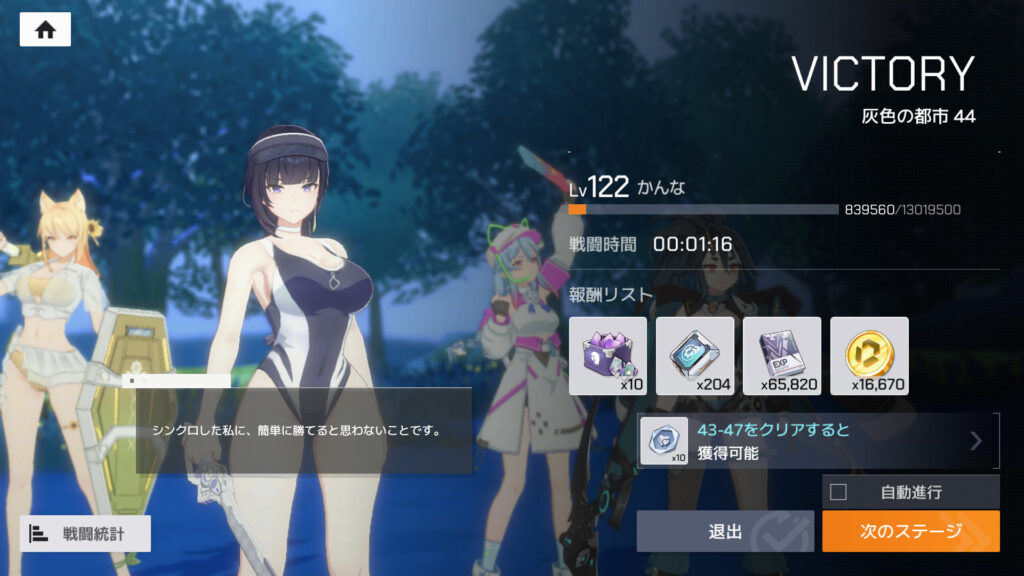Expand the 43-47 clear reward banner arrow

(x=976, y=441)
